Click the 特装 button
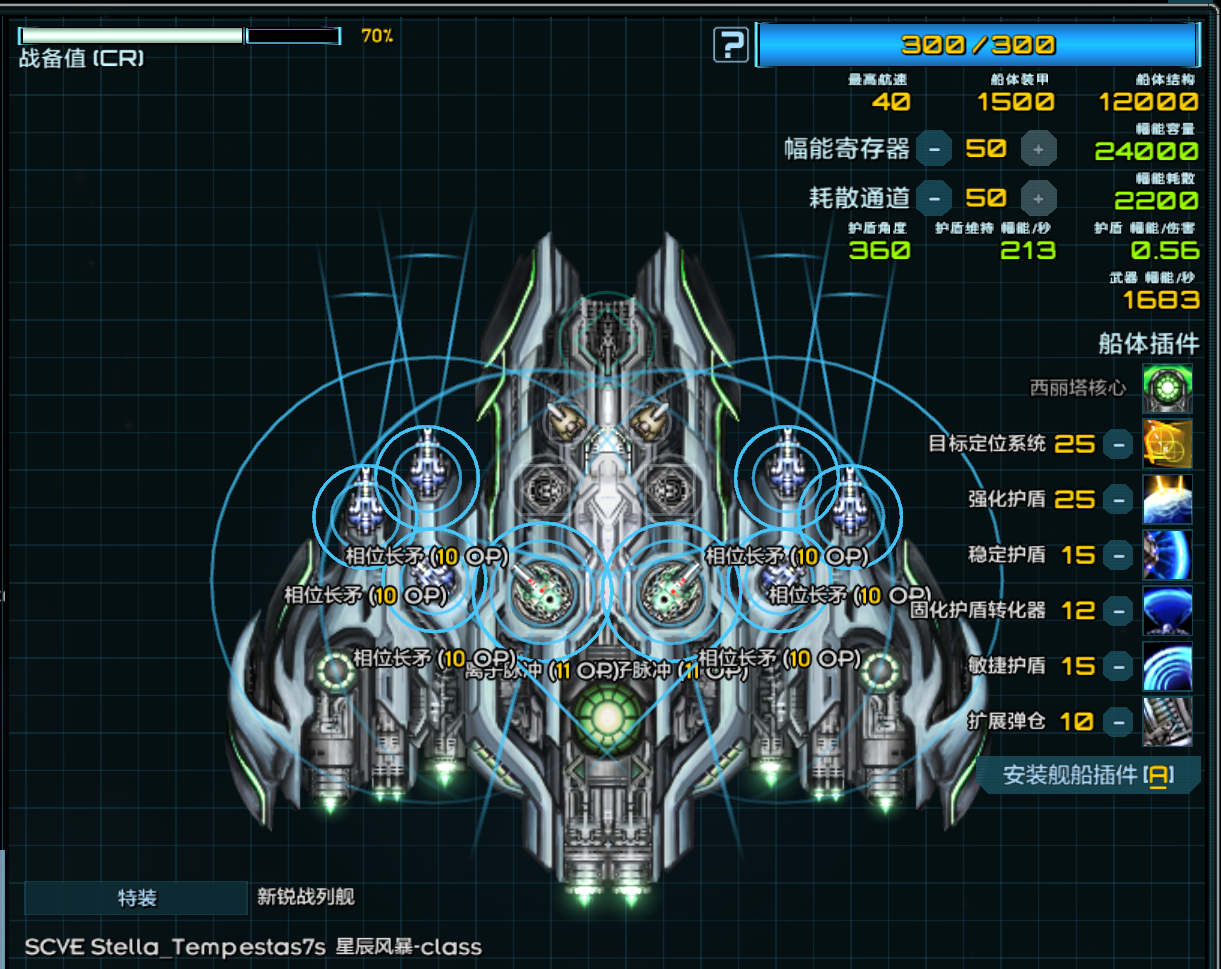The height and width of the screenshot is (969, 1221). (136, 898)
